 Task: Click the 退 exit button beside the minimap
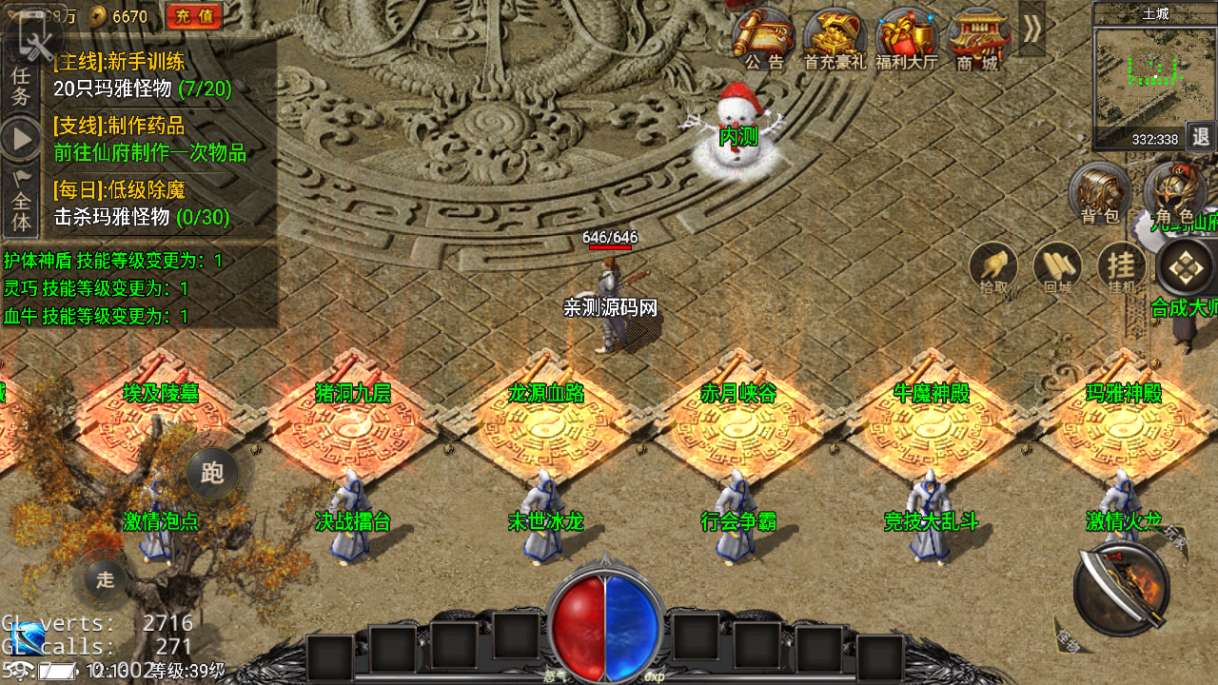1201,138
